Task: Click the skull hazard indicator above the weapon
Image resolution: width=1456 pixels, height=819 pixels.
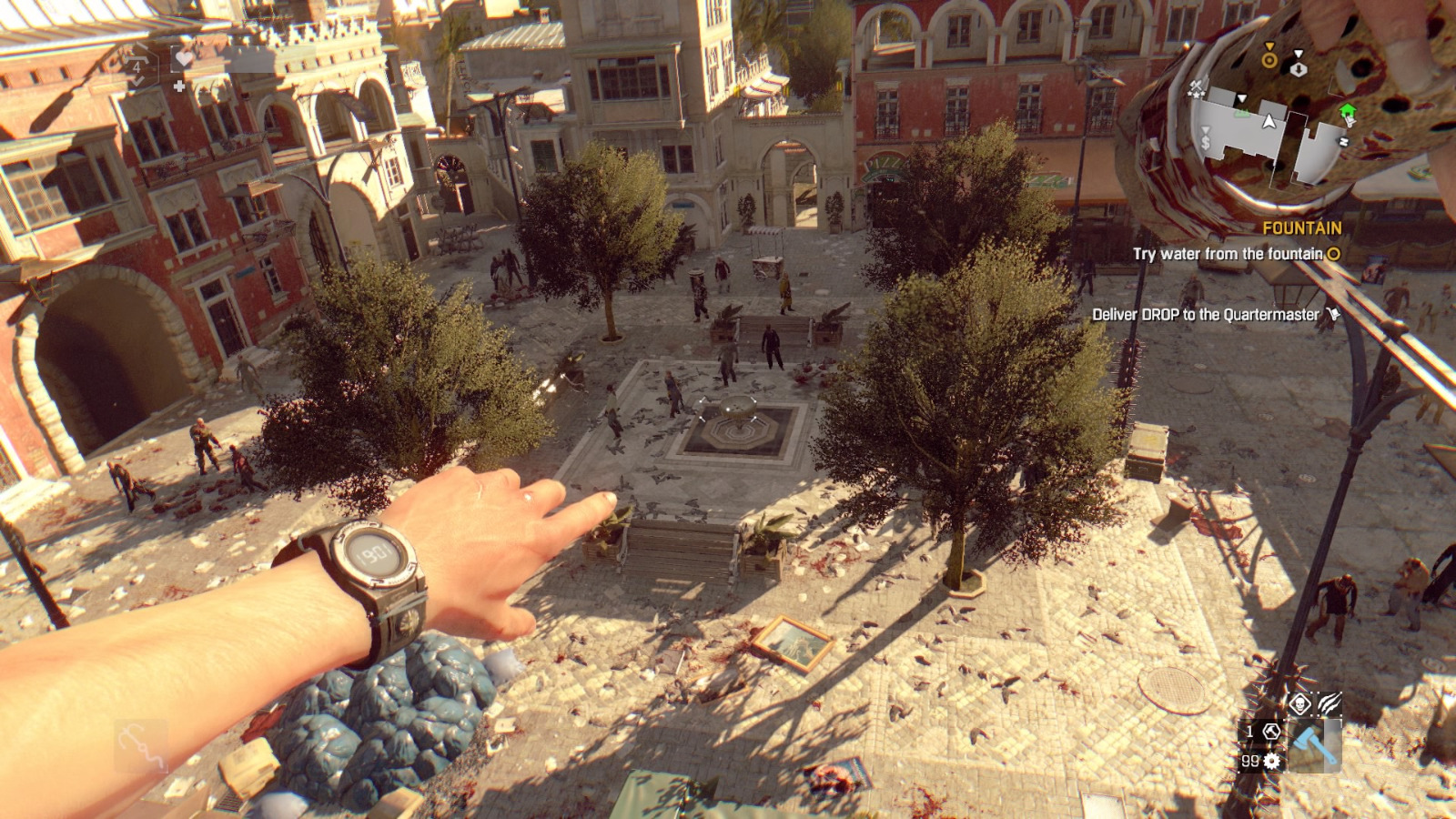Action: (x=1300, y=703)
